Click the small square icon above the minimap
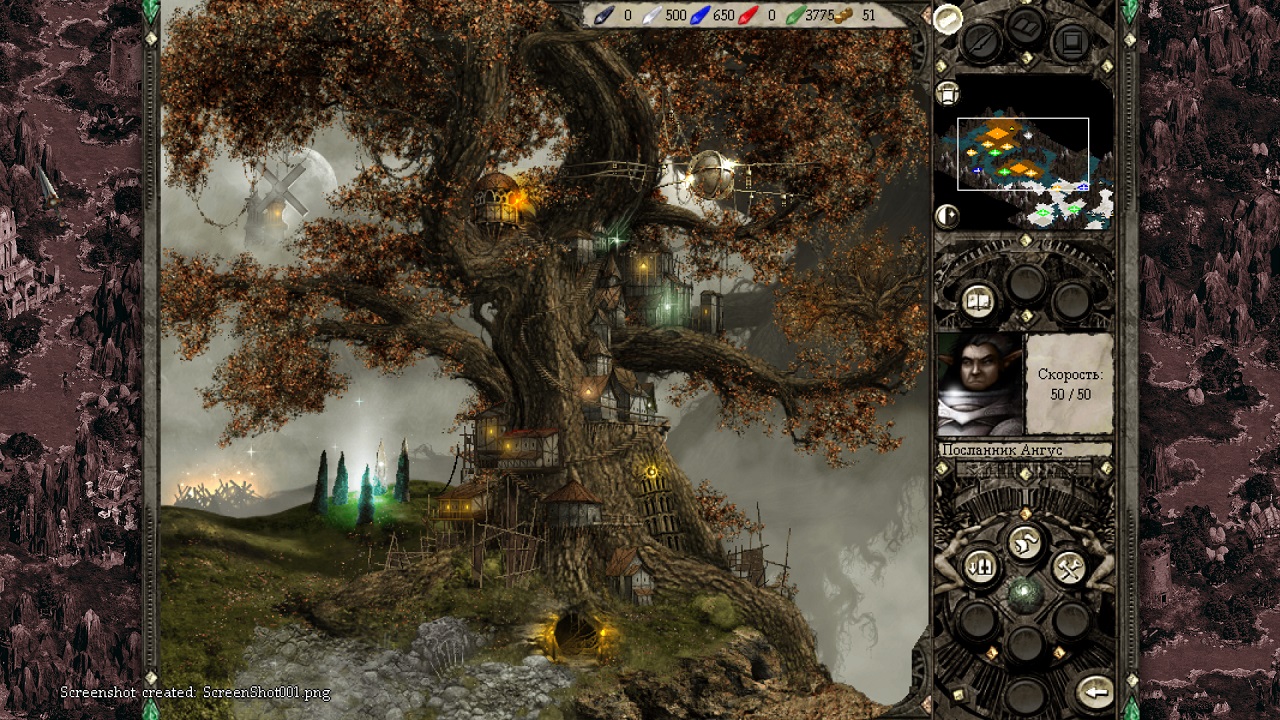The image size is (1280, 720). [947, 94]
